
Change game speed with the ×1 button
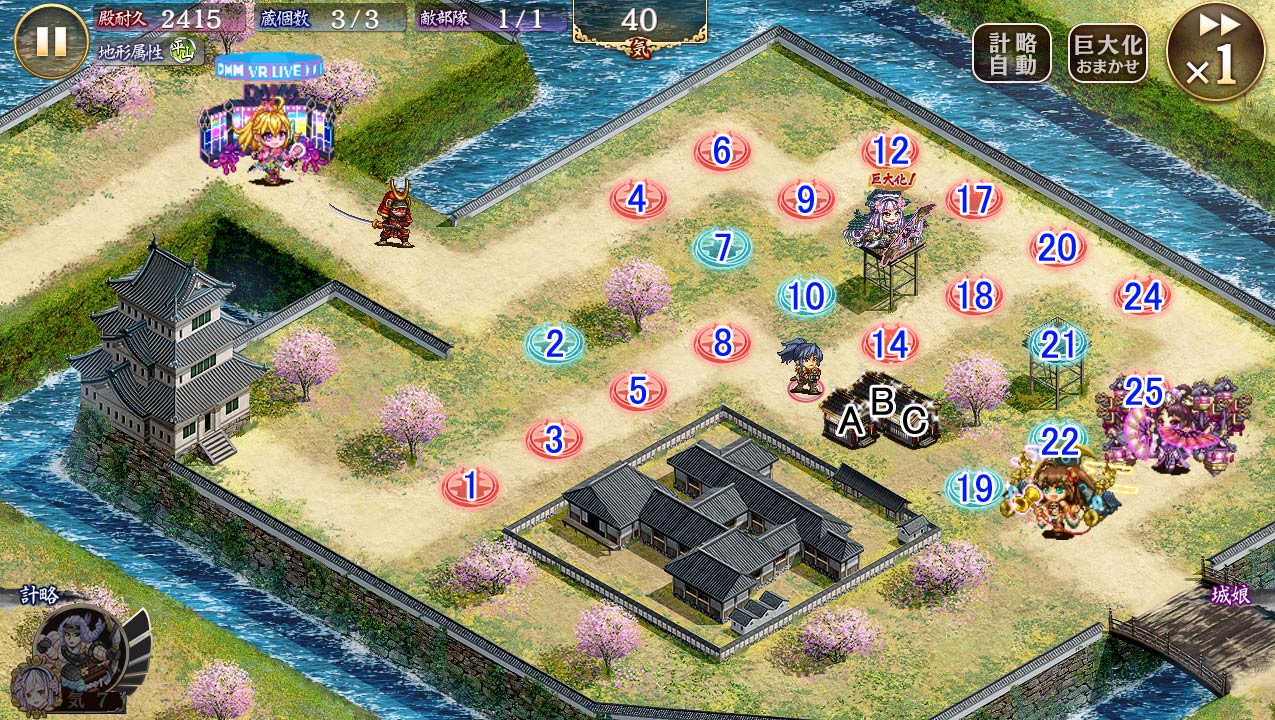(1215, 51)
